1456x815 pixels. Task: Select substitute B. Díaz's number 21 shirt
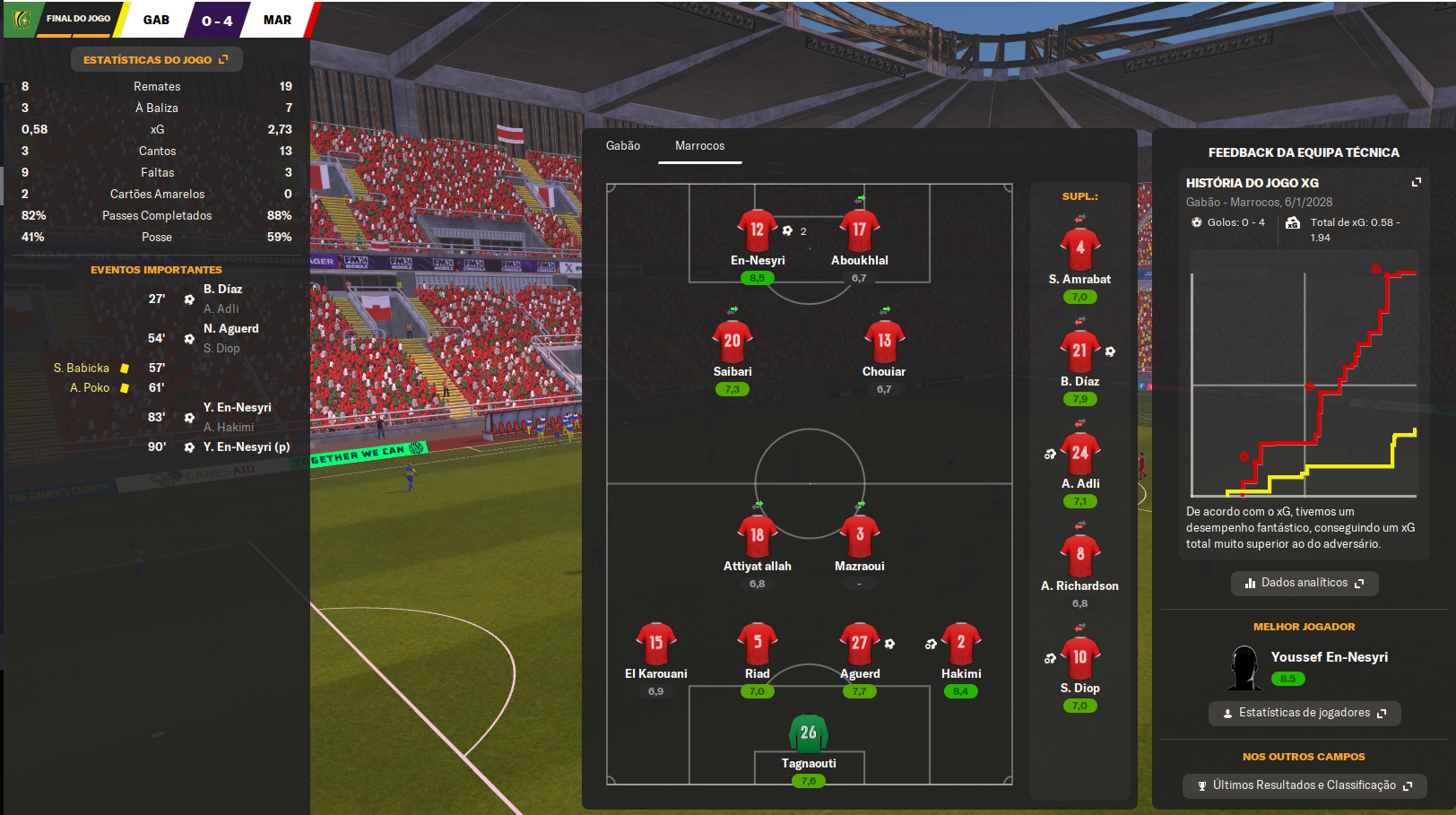(1079, 351)
